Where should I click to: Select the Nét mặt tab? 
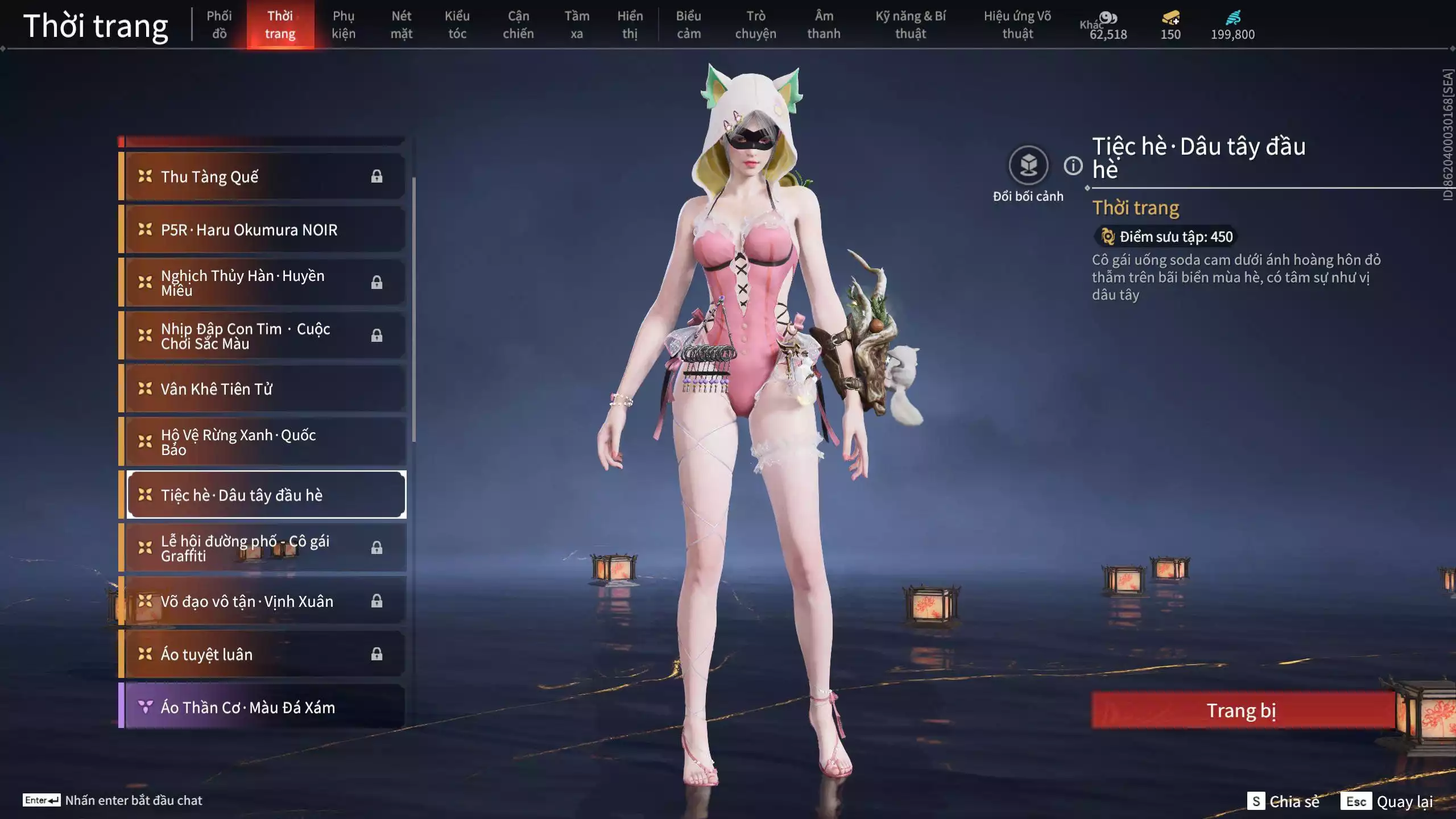point(401,24)
